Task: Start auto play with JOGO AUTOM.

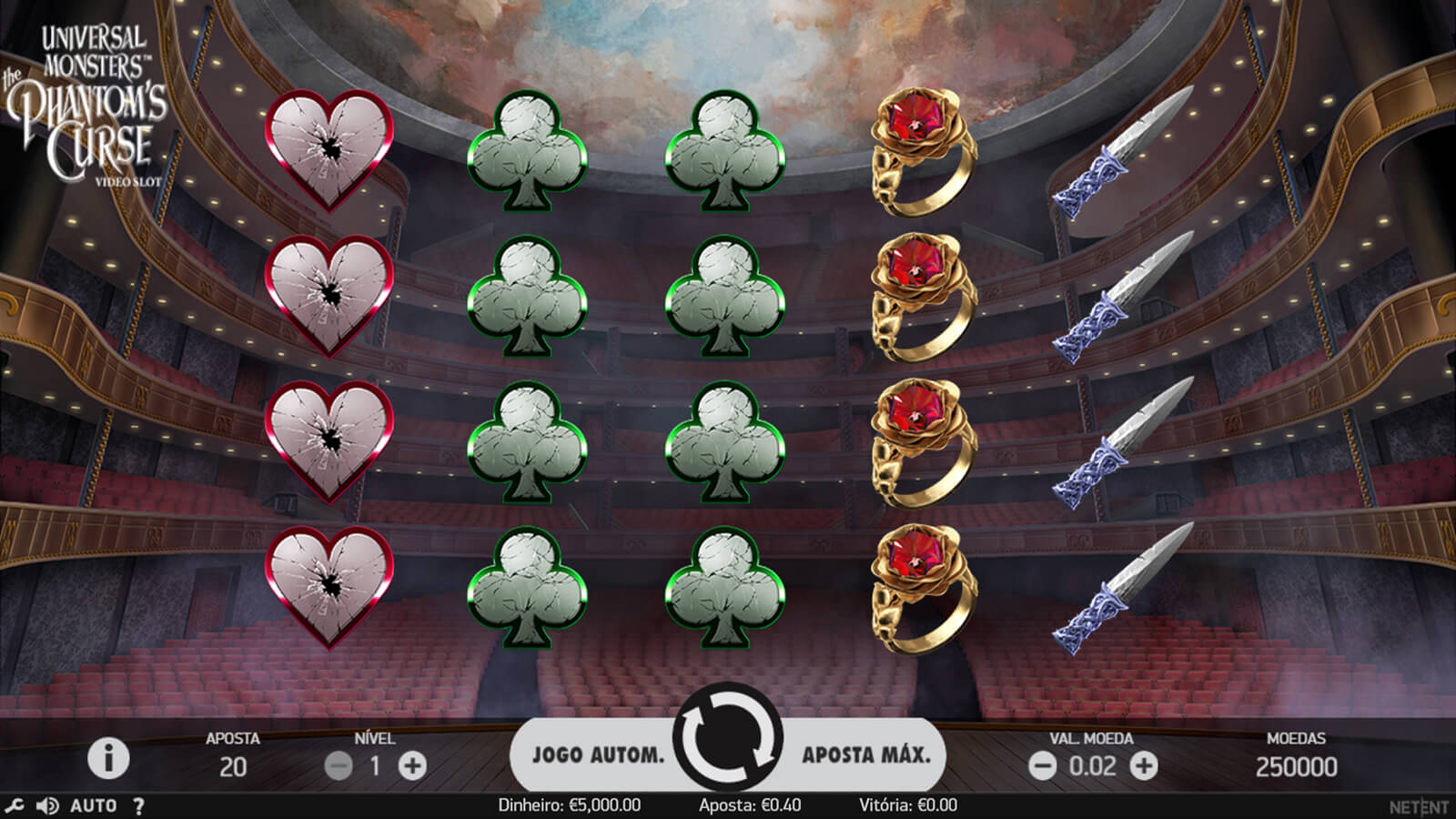Action: click(597, 754)
